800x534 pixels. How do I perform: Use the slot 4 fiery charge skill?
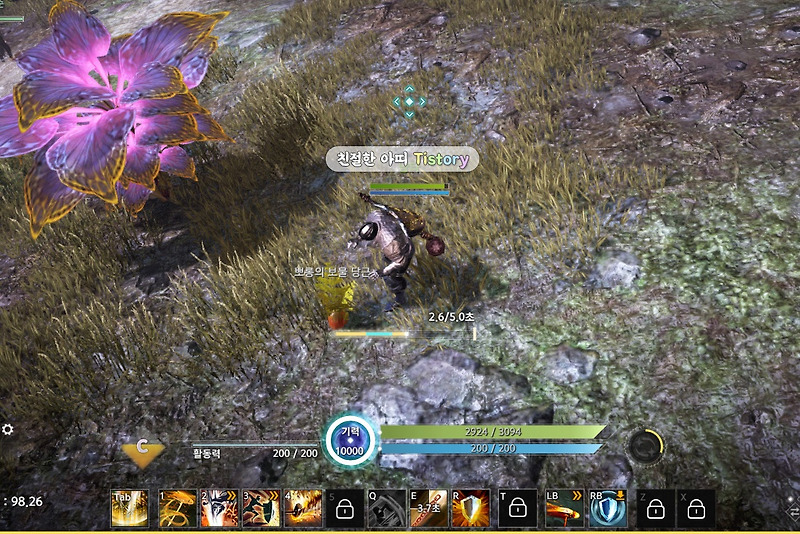pos(303,509)
